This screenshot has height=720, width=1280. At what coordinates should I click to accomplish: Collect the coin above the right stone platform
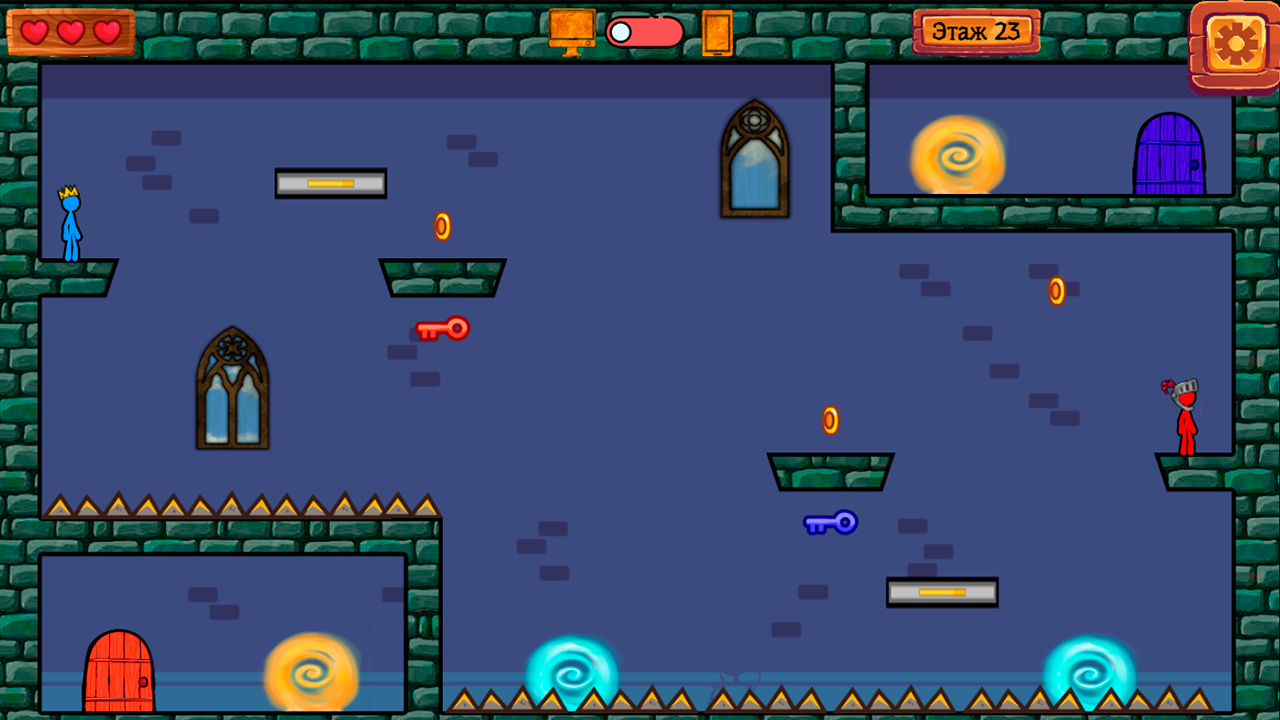(x=828, y=418)
